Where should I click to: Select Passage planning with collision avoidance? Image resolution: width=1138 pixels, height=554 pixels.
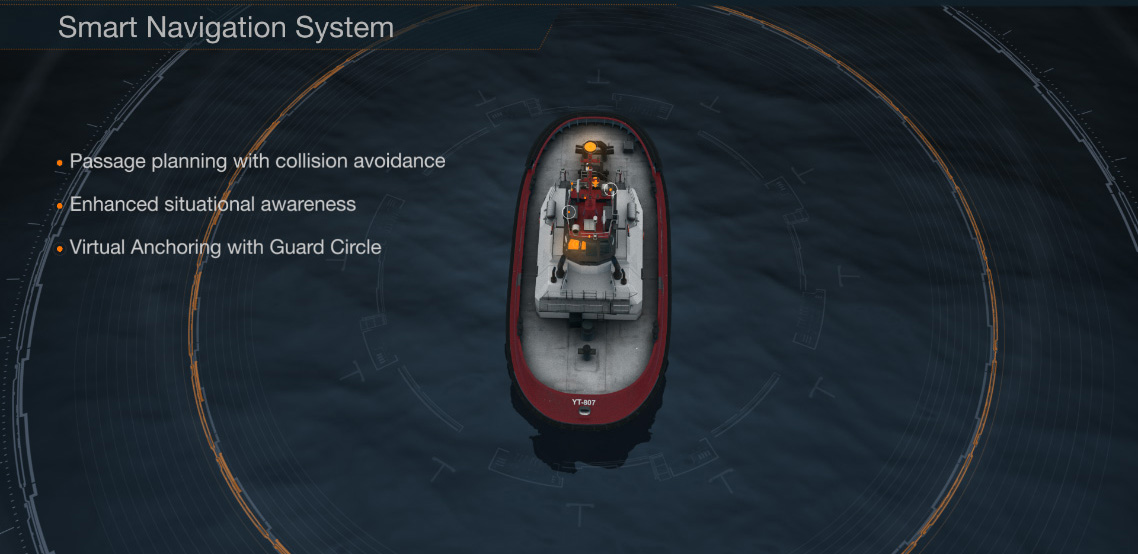pyautogui.click(x=257, y=161)
